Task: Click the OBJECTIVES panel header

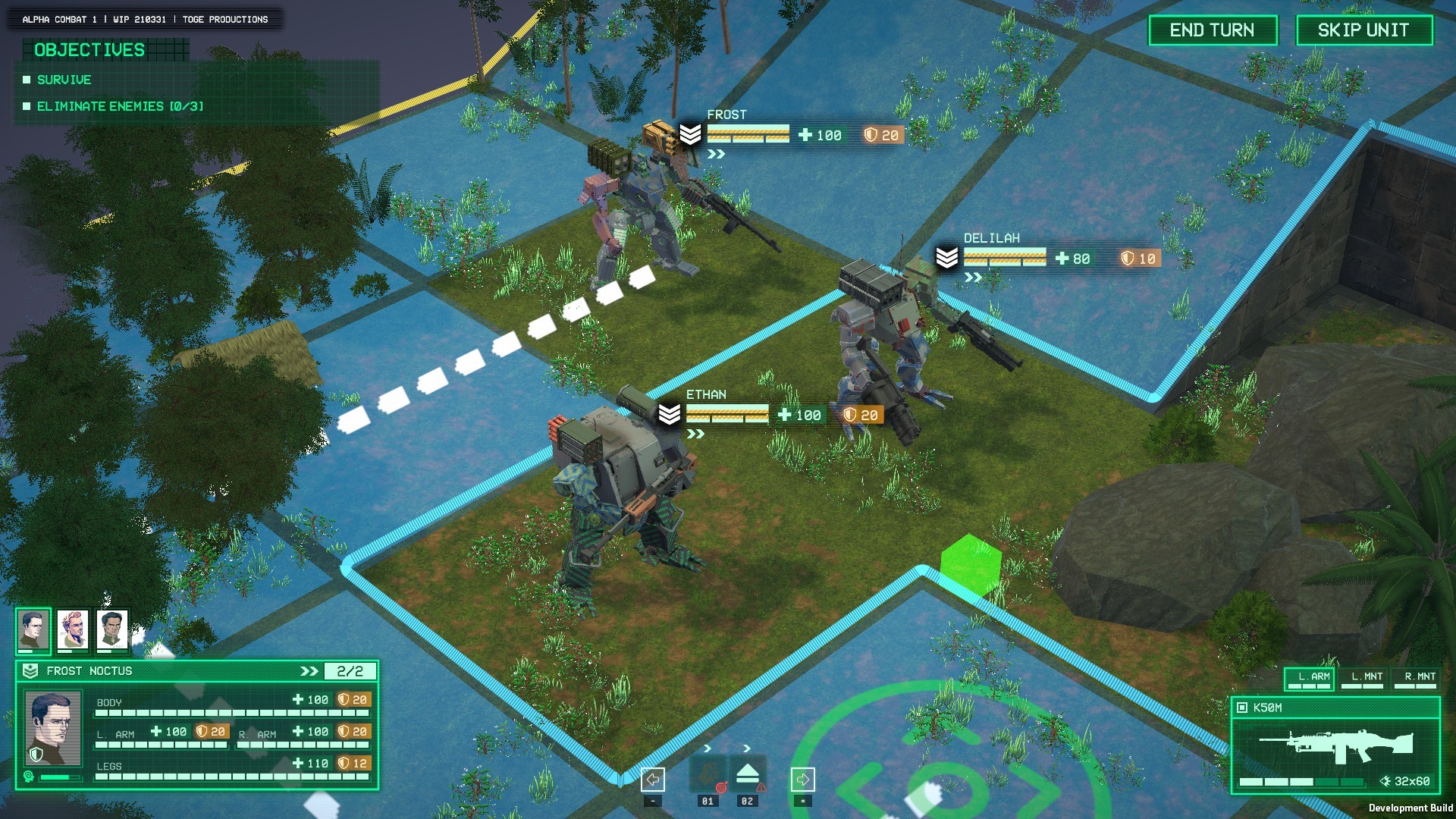Action: click(89, 51)
